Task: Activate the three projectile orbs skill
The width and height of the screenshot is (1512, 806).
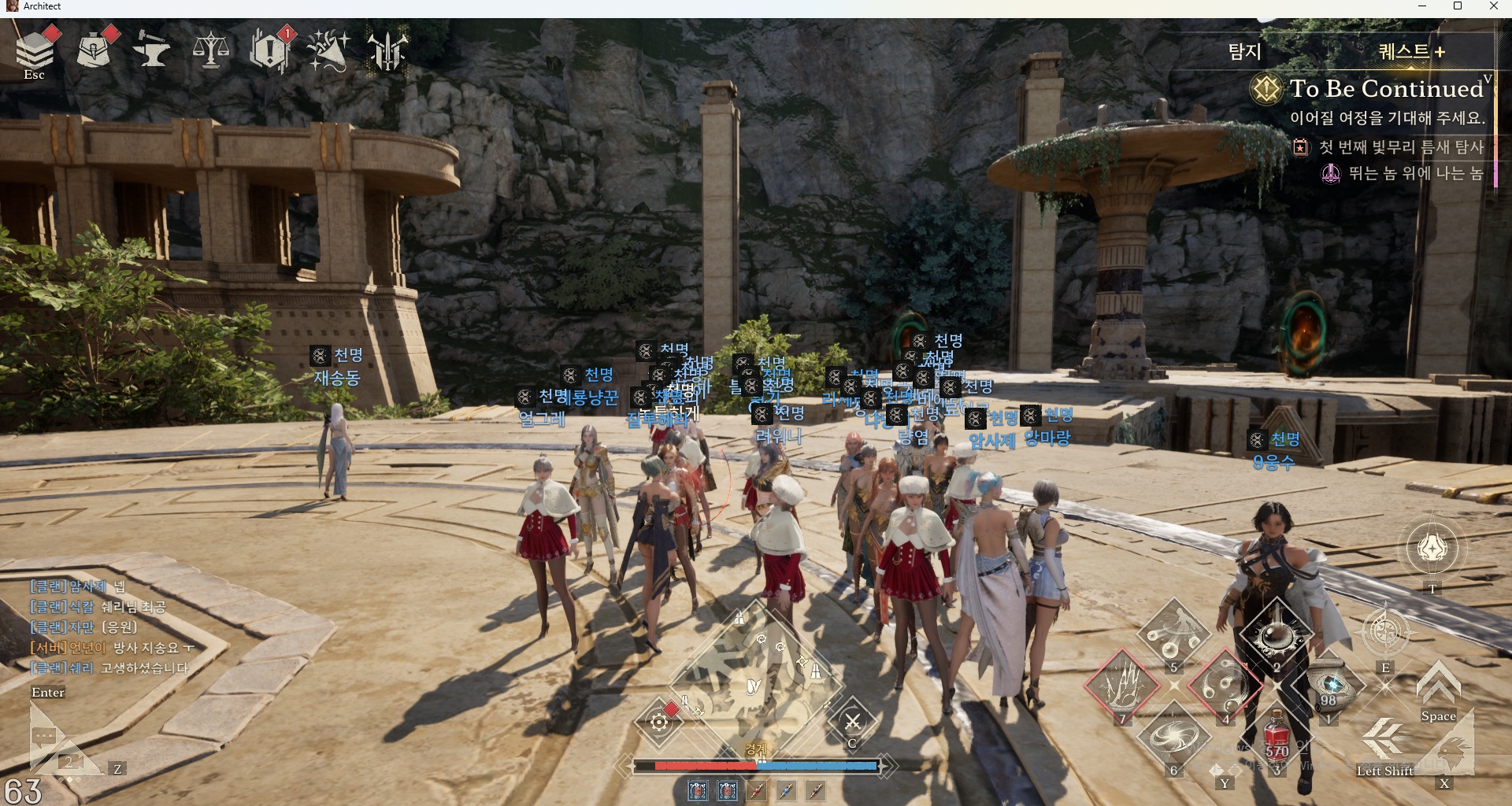Action: click(x=1173, y=634)
